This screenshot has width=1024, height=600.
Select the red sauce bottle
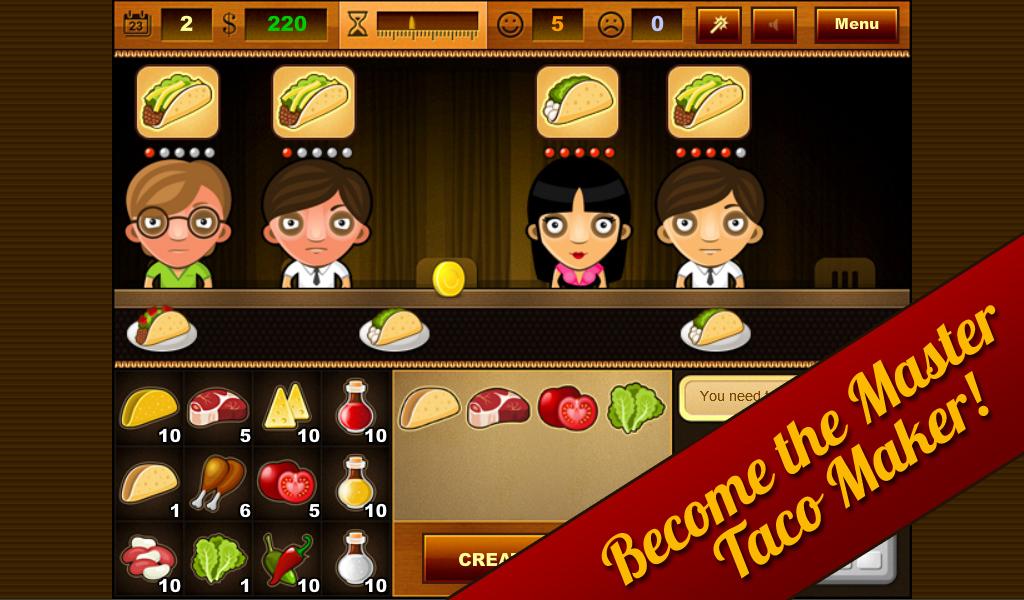click(x=354, y=408)
